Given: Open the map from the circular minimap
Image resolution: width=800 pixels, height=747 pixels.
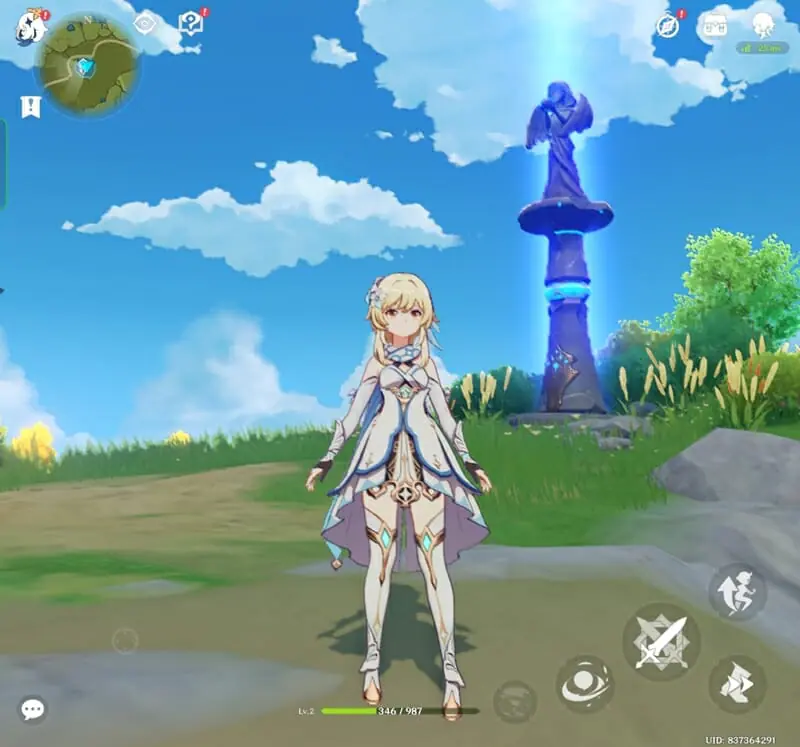Looking at the screenshot, I should (86, 64).
